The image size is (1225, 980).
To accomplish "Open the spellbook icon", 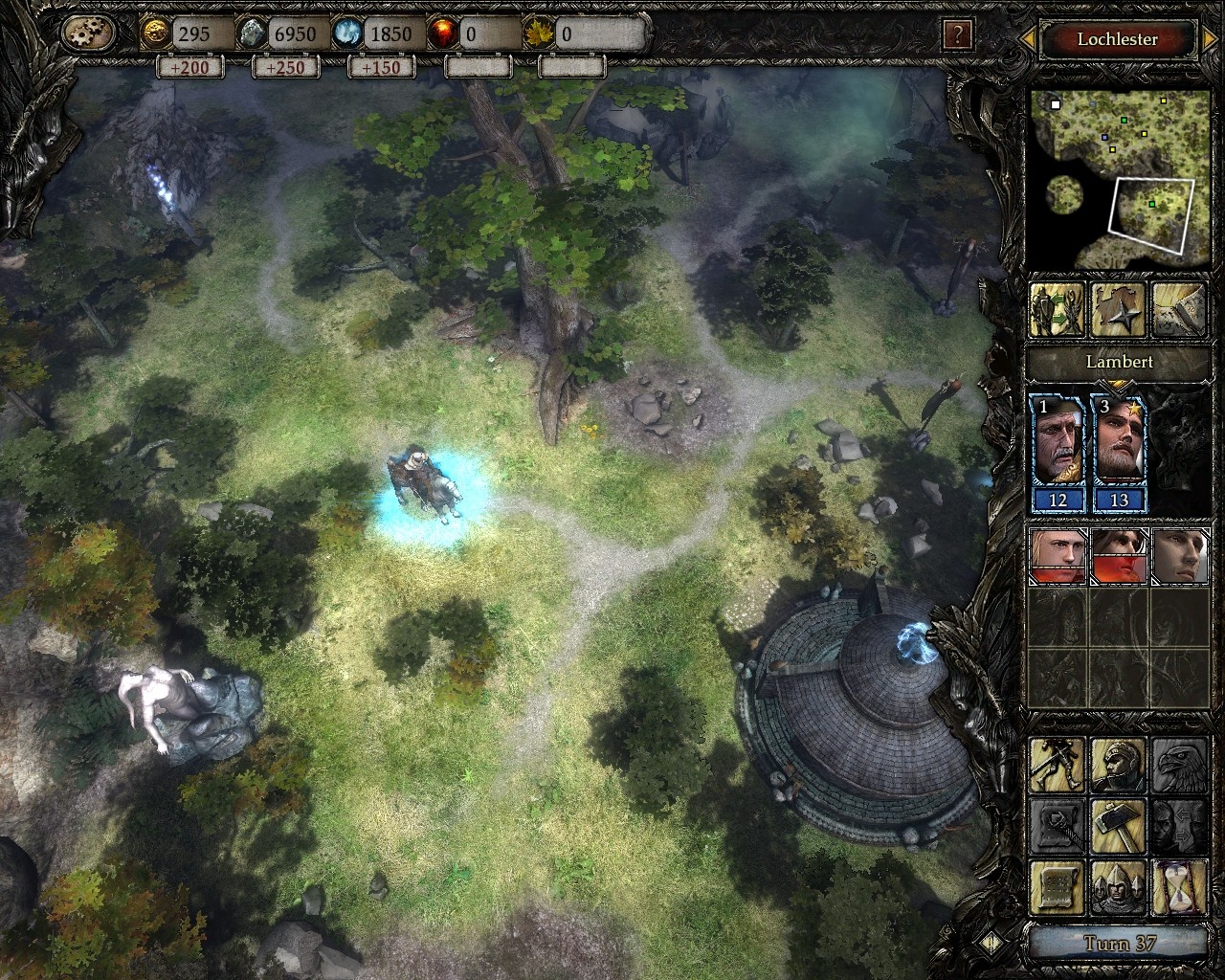I will 1178,309.
